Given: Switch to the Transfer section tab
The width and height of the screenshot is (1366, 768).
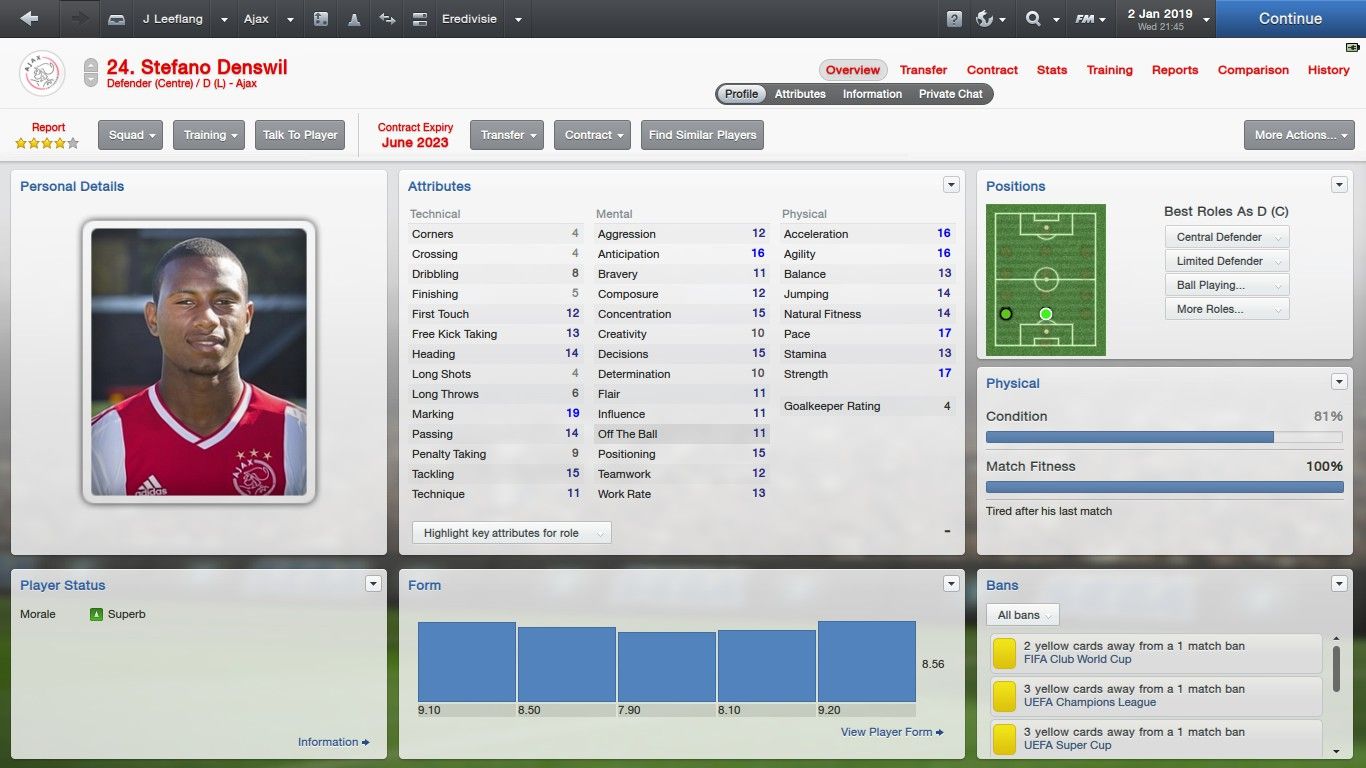Looking at the screenshot, I should pos(923,70).
